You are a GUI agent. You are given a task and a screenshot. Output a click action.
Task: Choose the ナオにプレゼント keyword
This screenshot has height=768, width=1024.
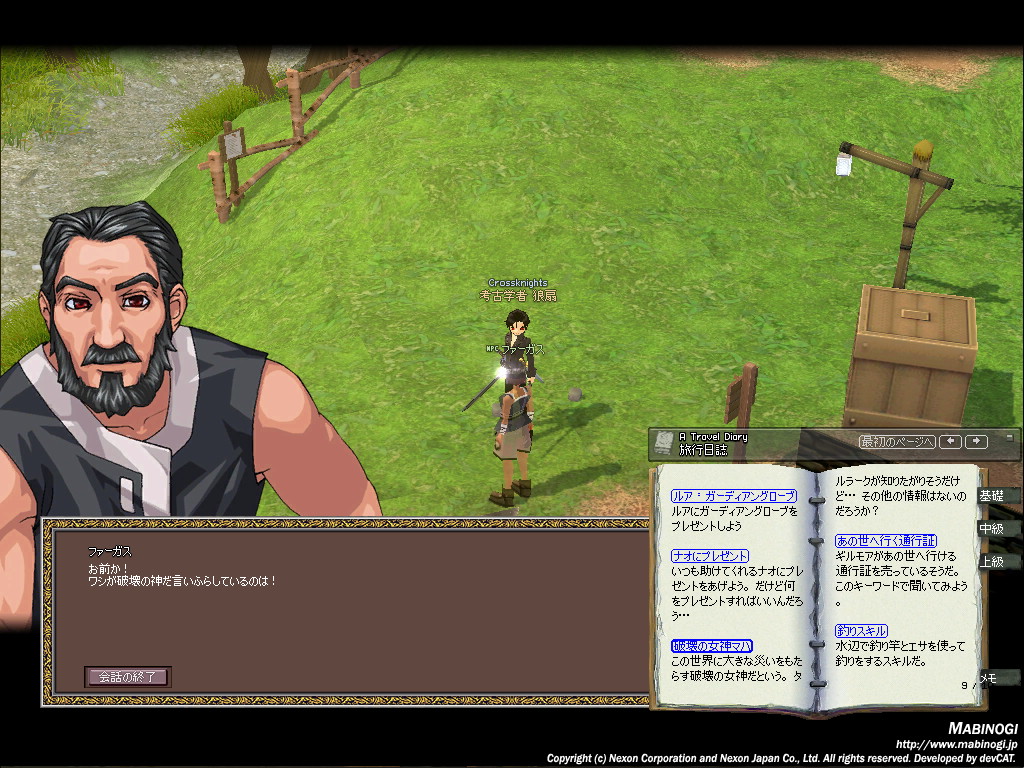pyautogui.click(x=710, y=556)
